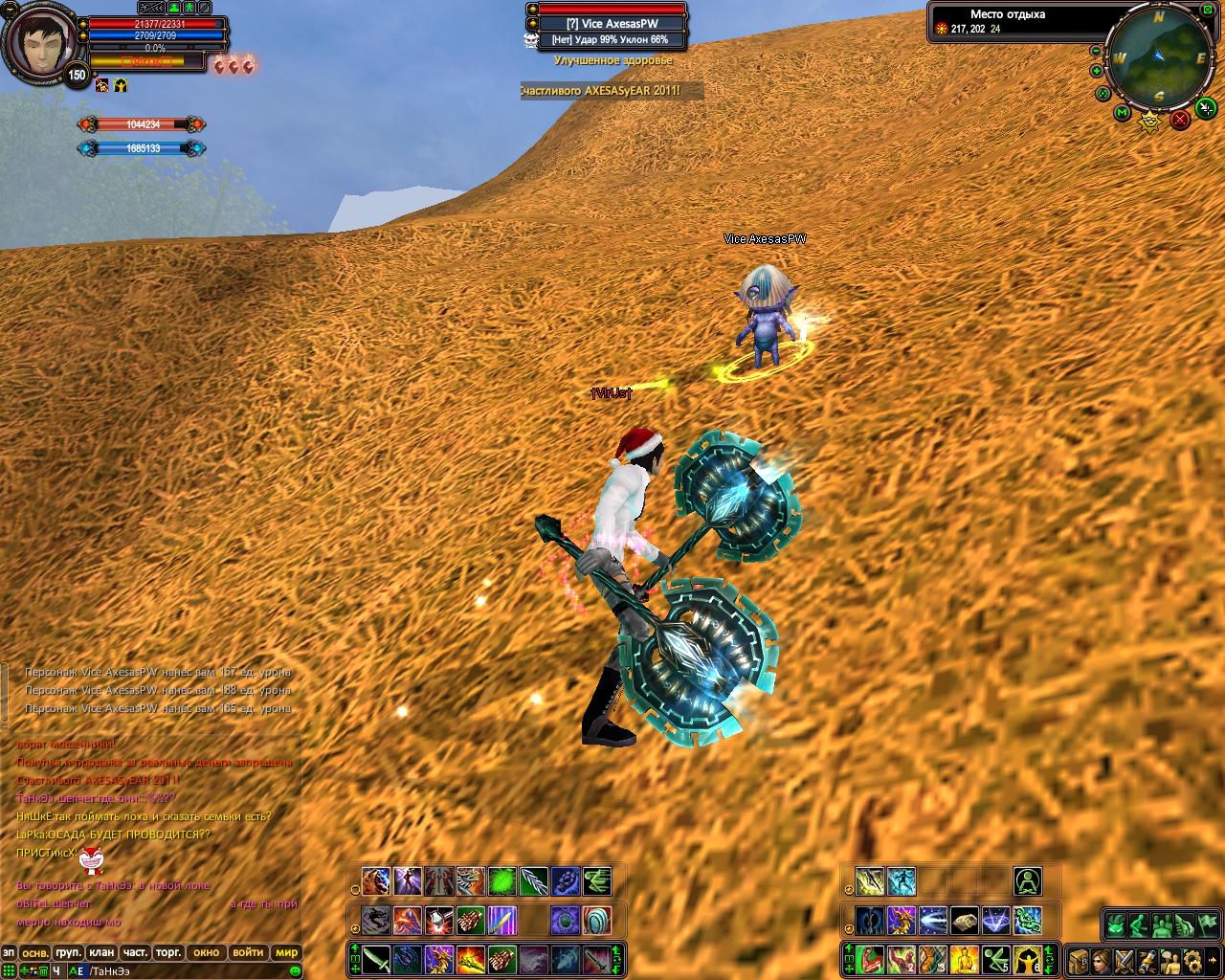Select the Vice AxesasPW target frame
Viewport: 1225px width, 980px height.
[612, 24]
